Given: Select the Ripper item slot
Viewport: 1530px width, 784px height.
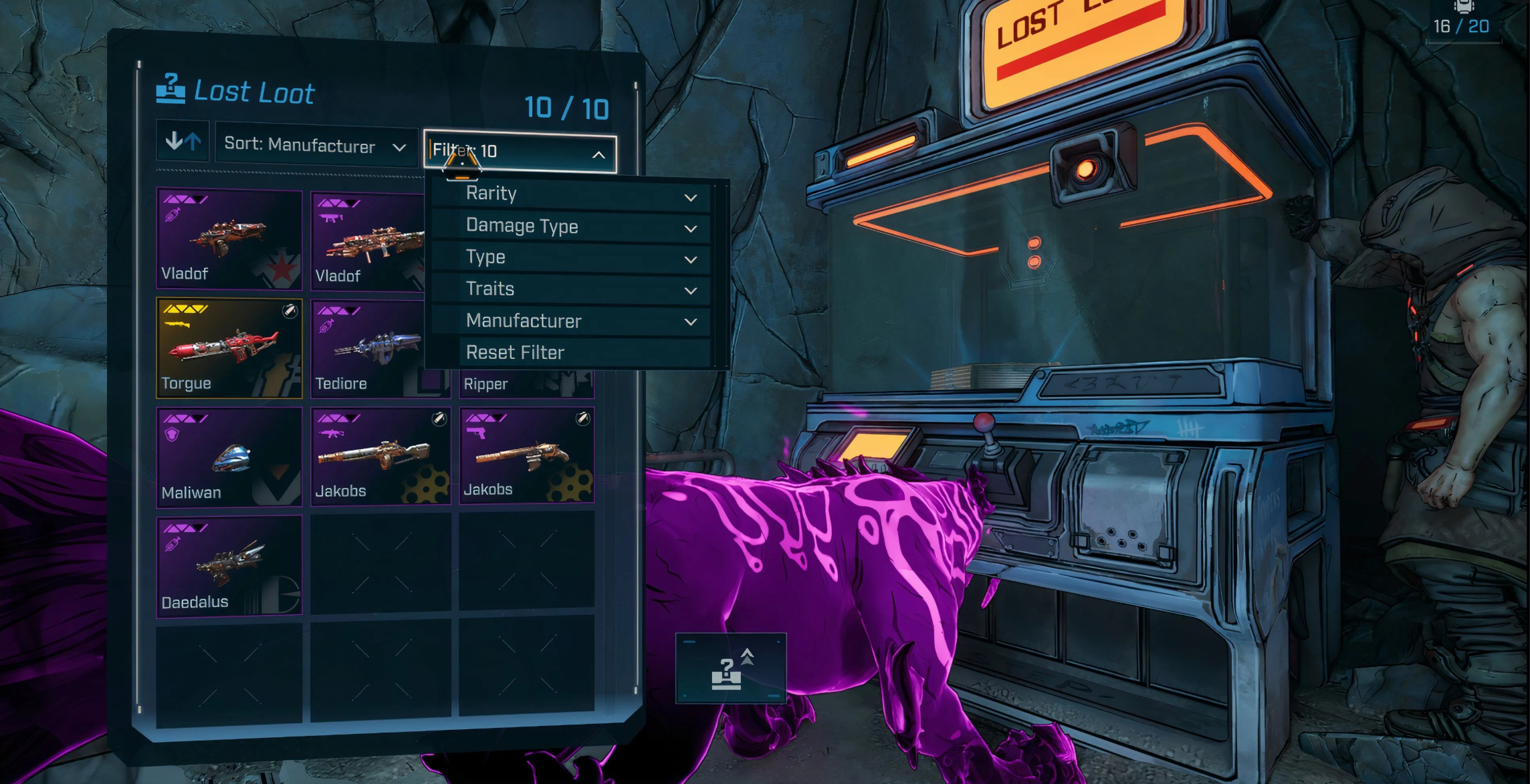Looking at the screenshot, I should click(526, 384).
